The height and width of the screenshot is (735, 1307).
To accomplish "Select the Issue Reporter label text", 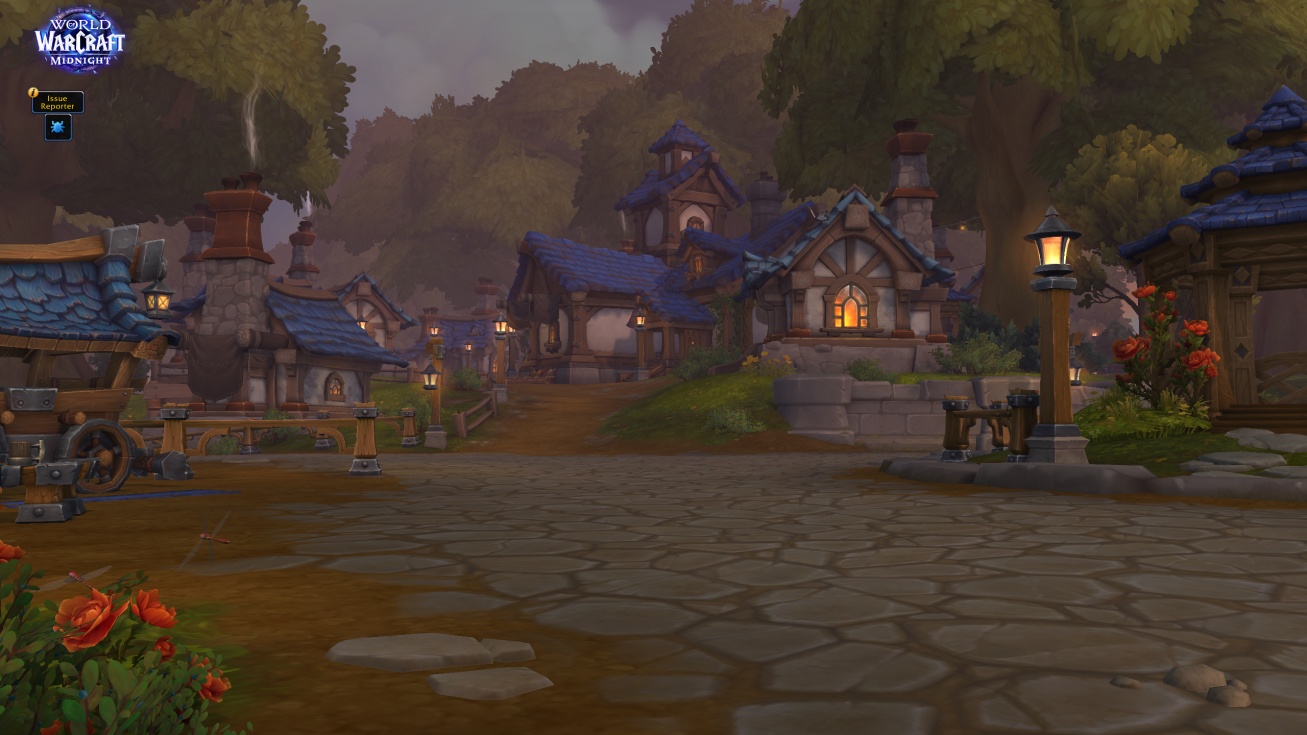I will (x=57, y=102).
